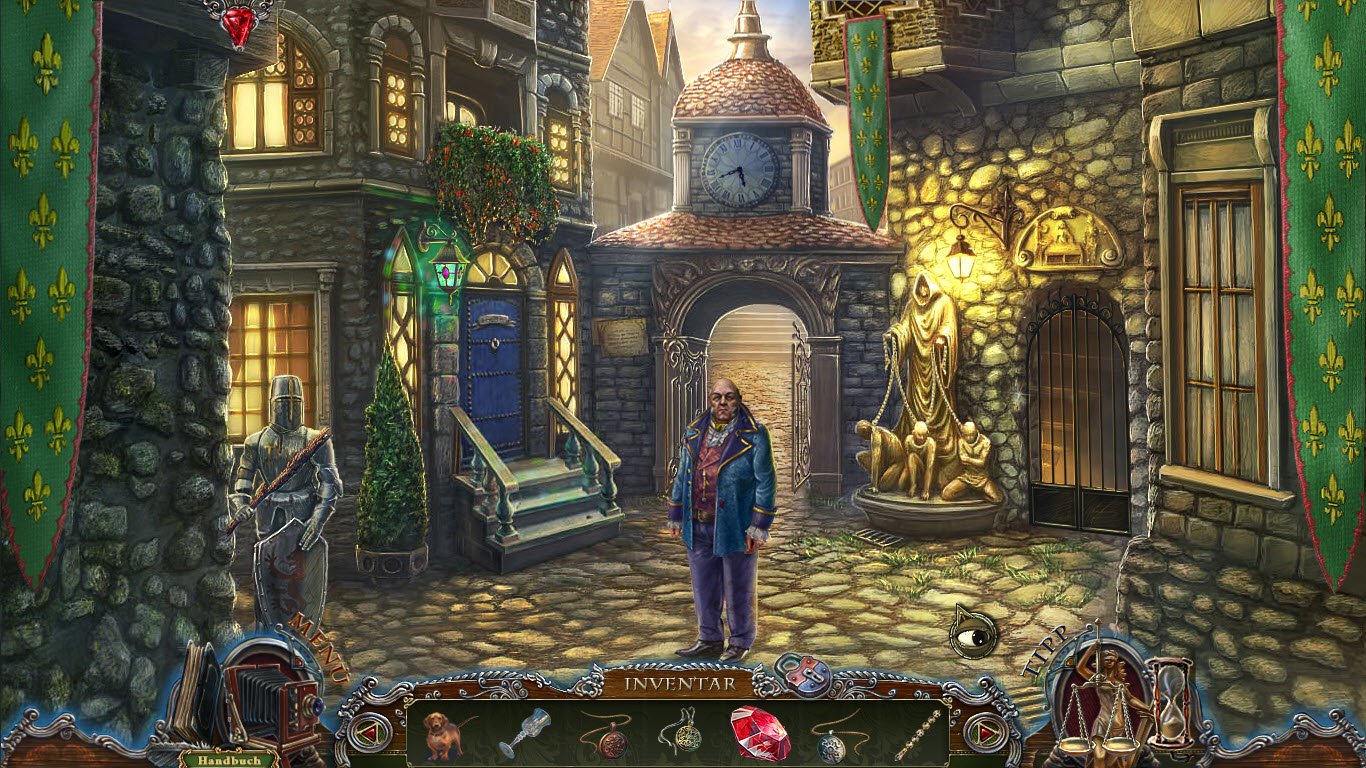Pick the copper pendant from the inventory
1366x768 pixels.
(x=607, y=735)
